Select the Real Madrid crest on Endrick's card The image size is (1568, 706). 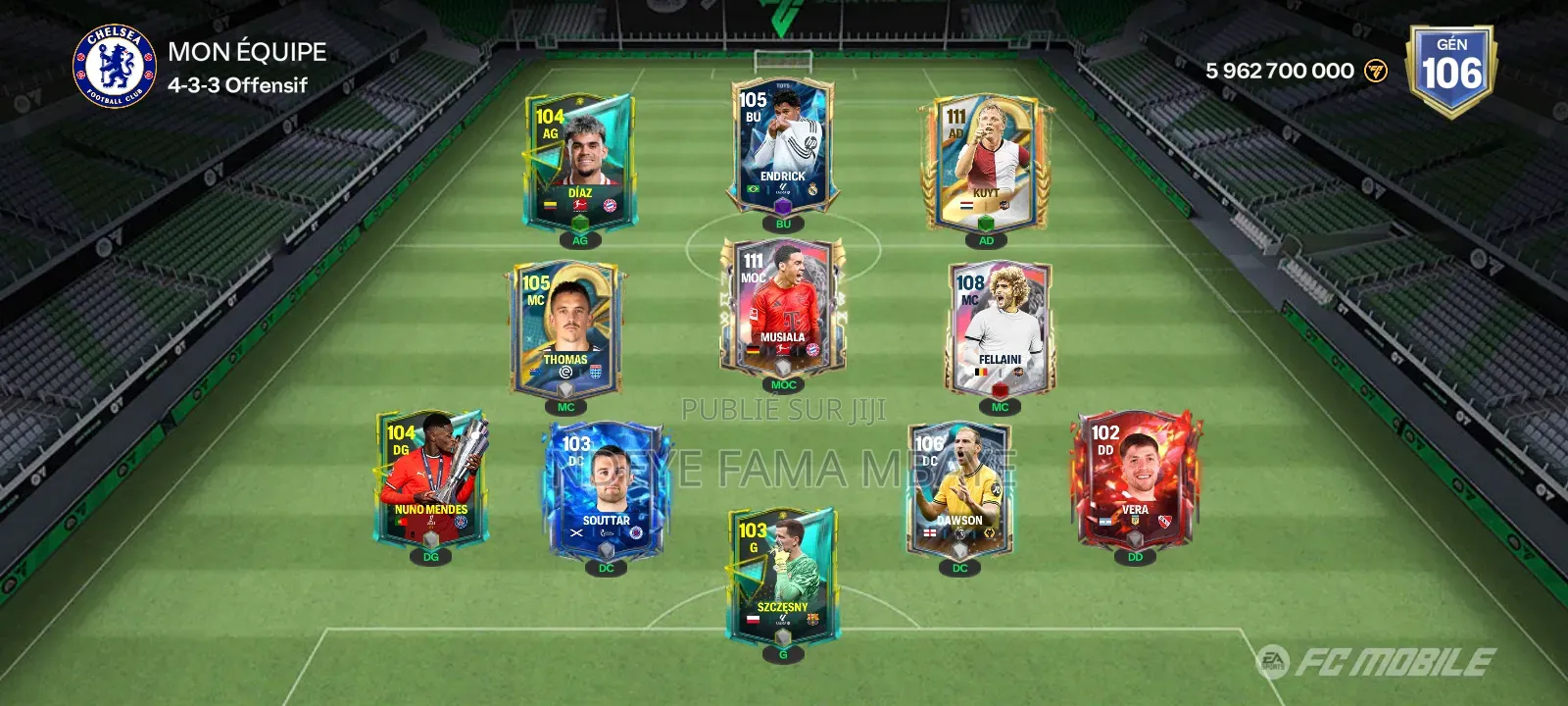coord(812,189)
